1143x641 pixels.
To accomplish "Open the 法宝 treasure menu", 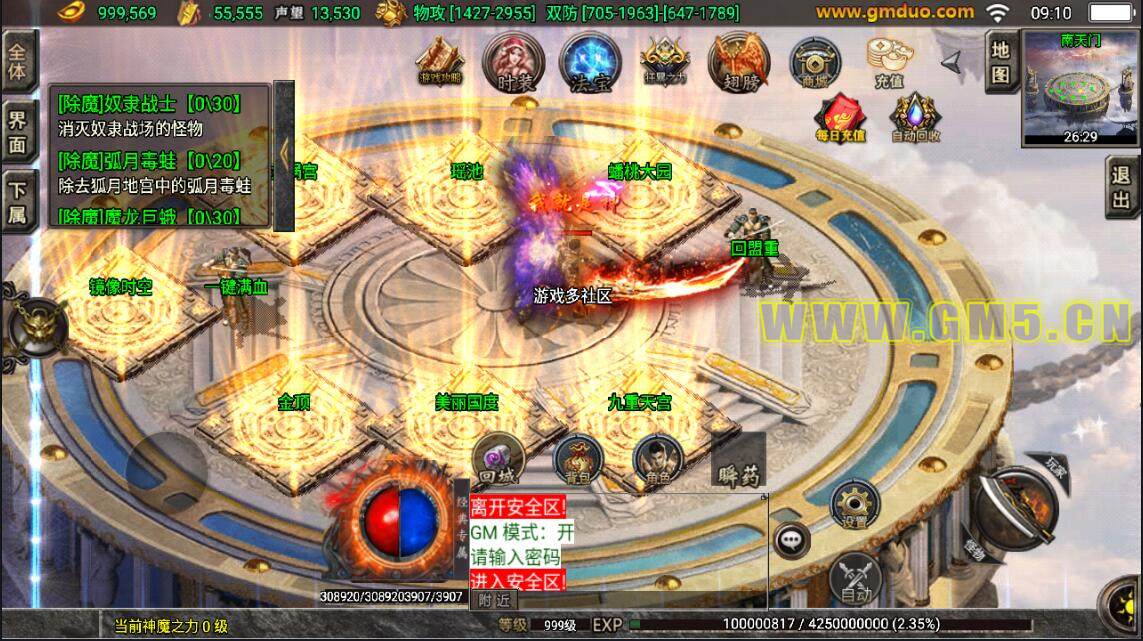I will point(590,62).
